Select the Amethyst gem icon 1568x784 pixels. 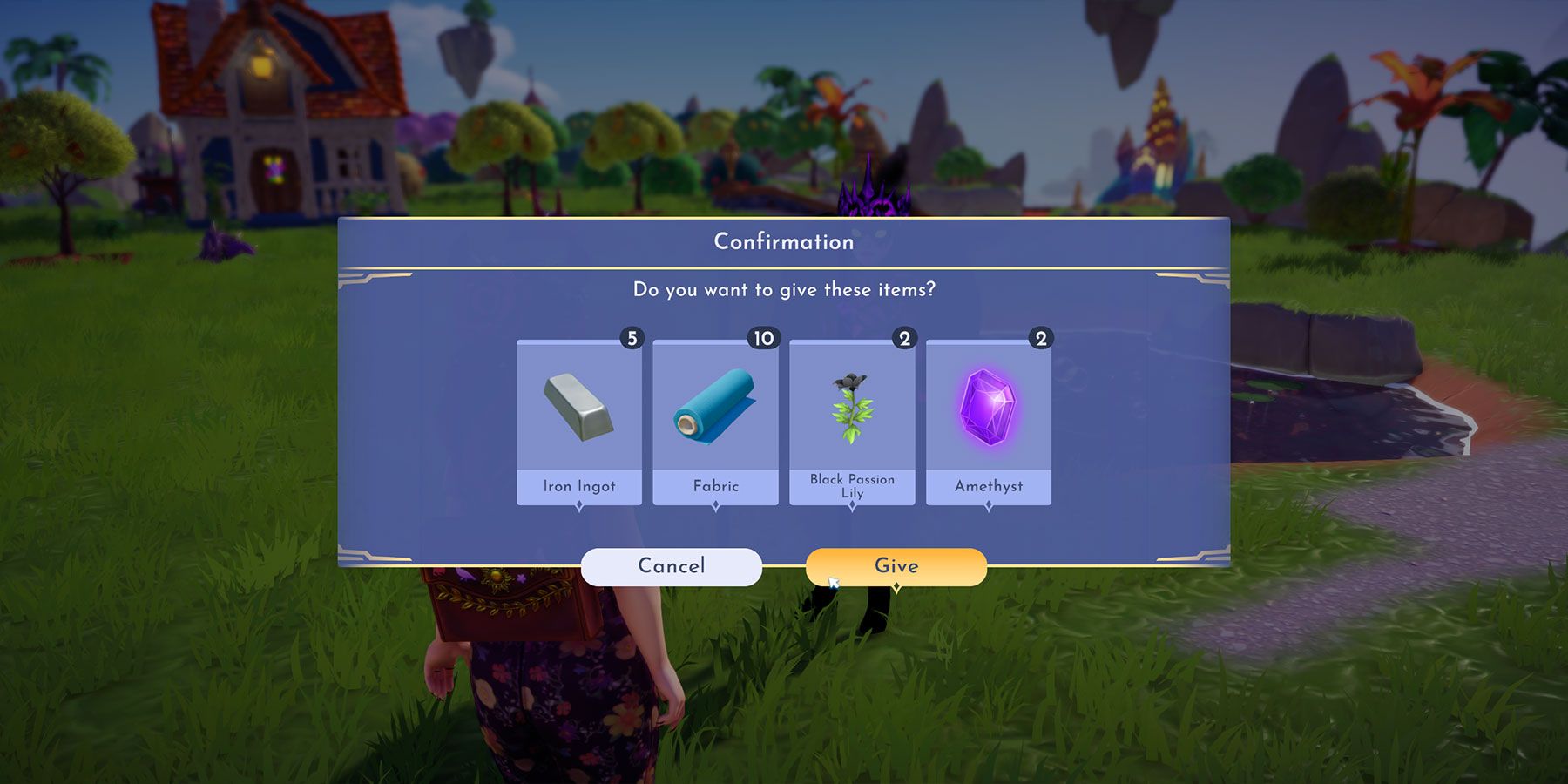click(989, 409)
